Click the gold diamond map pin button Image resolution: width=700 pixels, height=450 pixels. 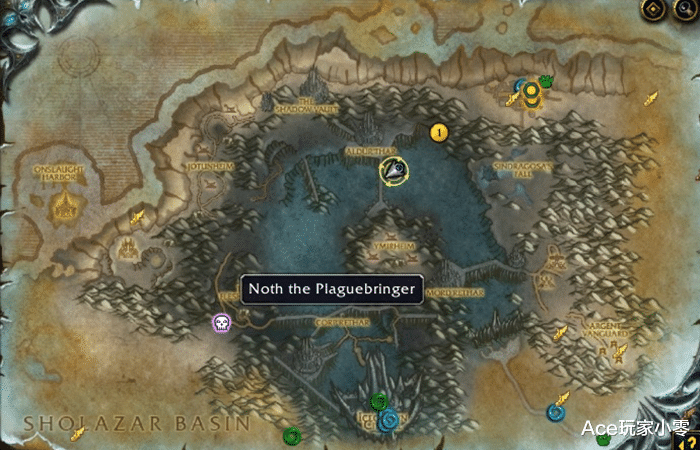click(654, 10)
